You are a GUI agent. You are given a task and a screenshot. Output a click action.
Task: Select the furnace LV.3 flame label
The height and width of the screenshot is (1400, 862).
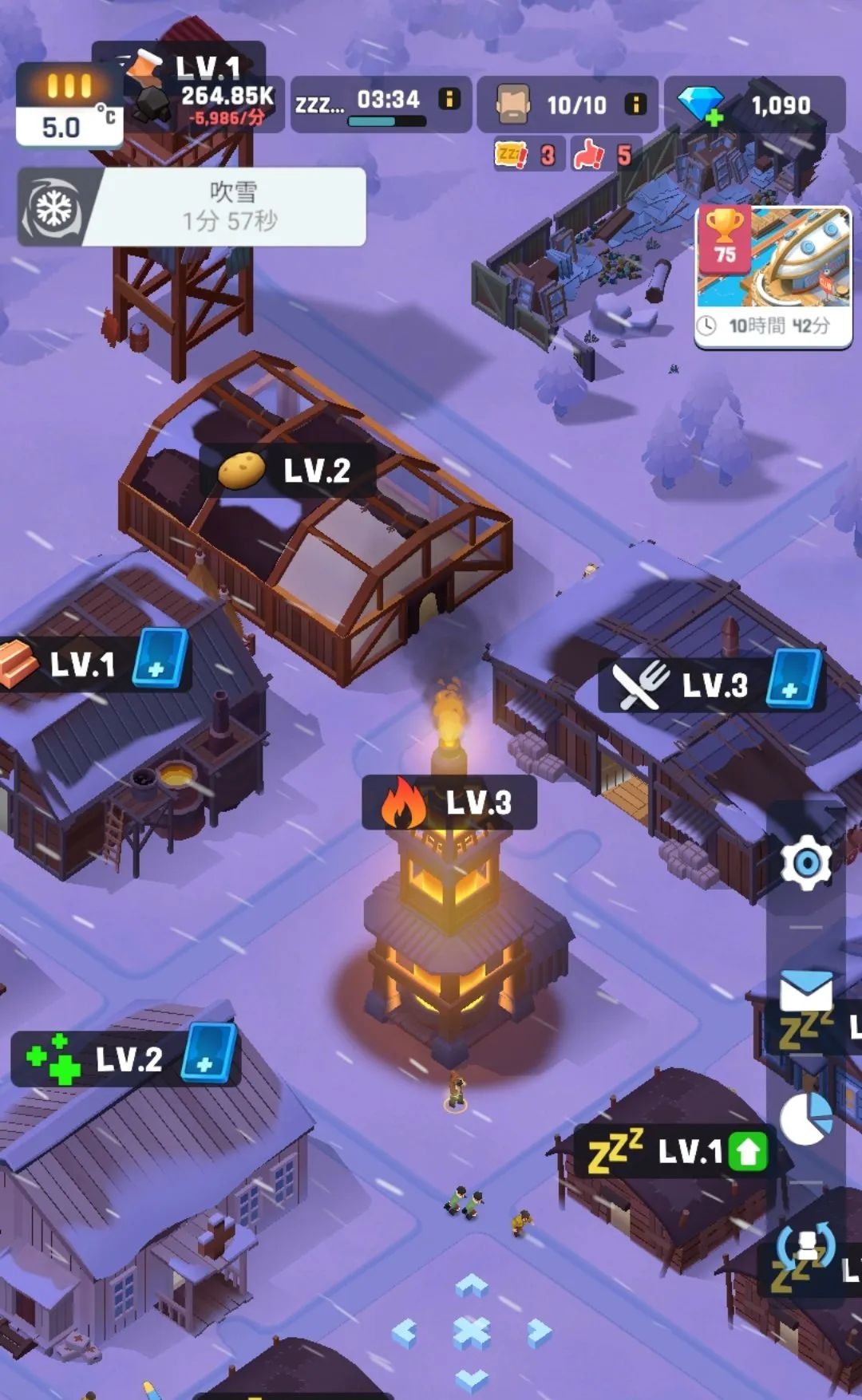tap(449, 803)
